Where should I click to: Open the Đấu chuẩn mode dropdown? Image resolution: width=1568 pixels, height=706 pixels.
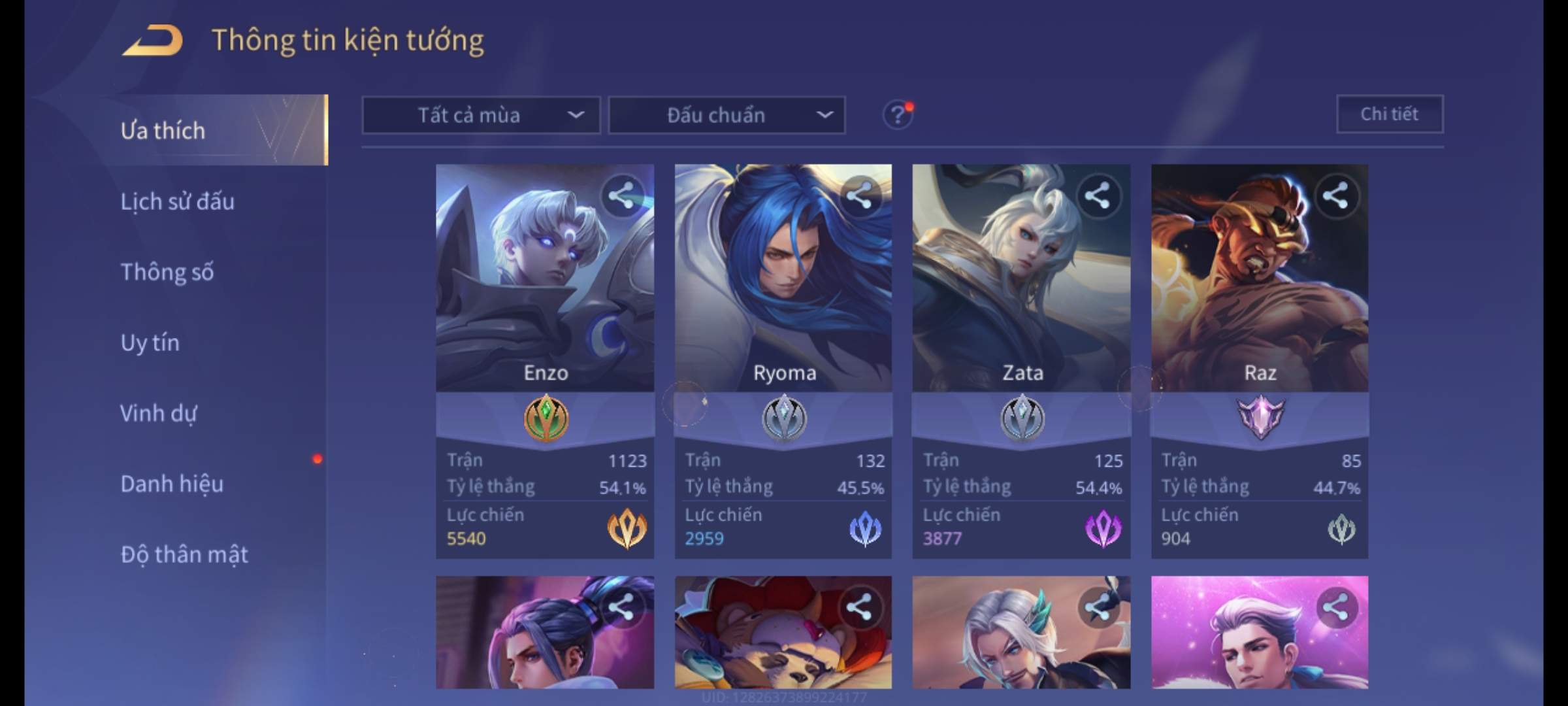pos(727,115)
